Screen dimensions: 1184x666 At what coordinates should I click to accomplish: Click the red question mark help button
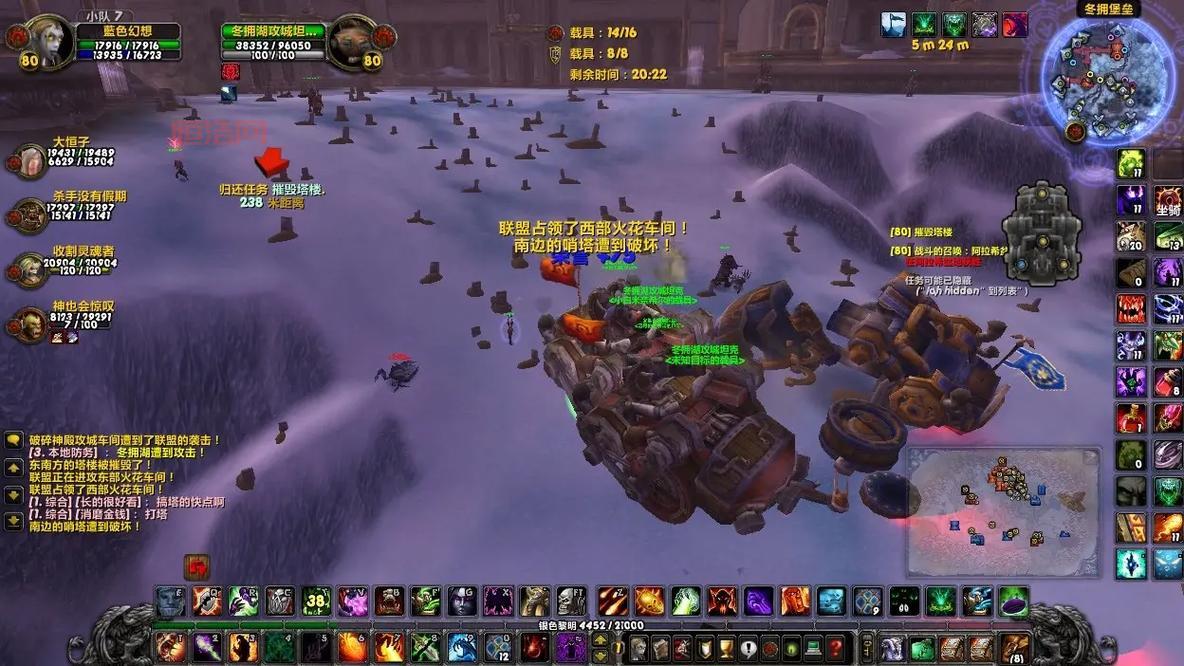click(836, 647)
